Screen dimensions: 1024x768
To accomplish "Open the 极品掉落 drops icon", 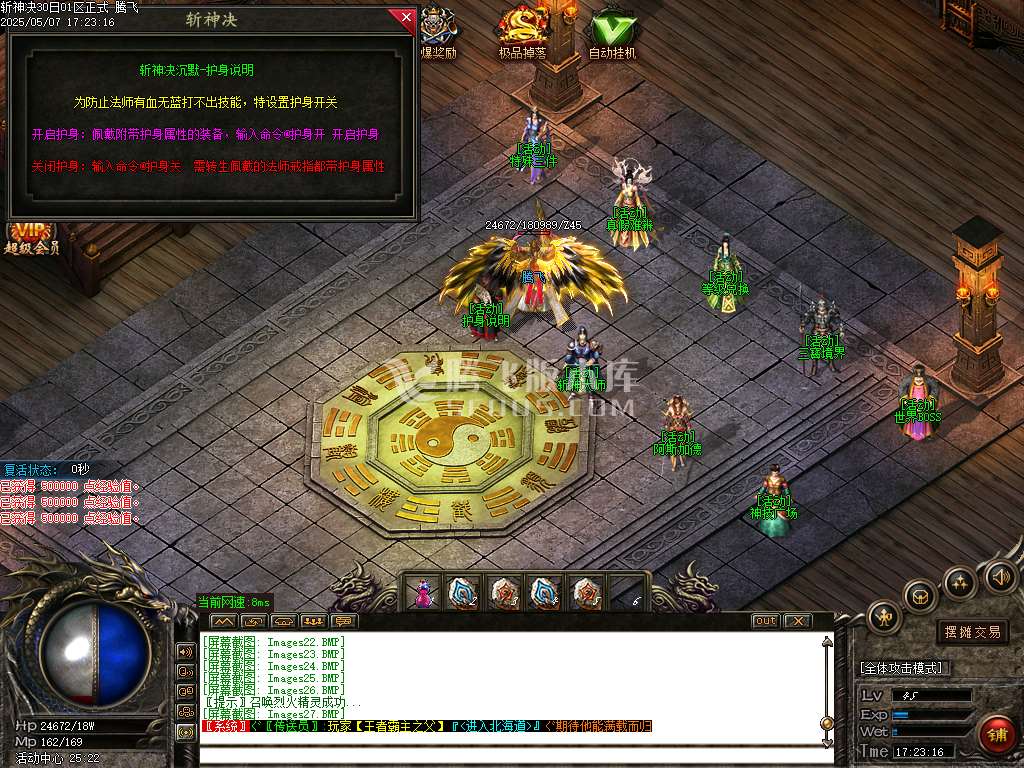I will (524, 30).
